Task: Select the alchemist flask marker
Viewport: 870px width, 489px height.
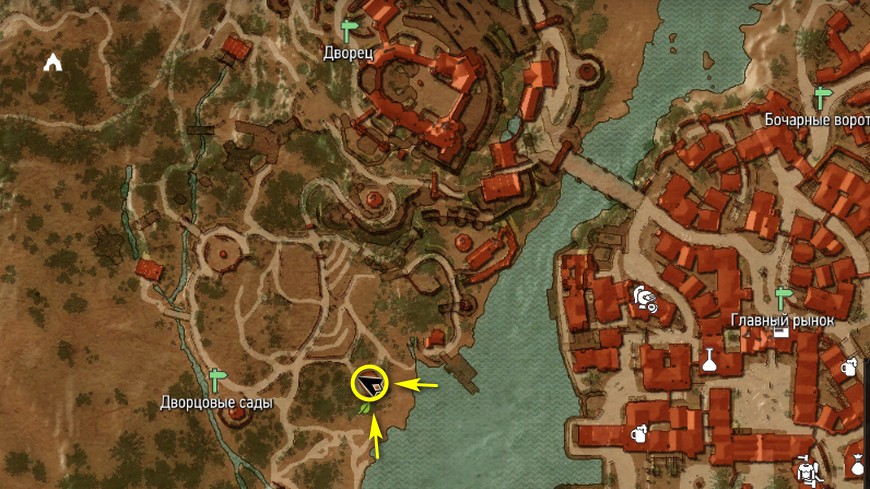Action: coord(710,359)
